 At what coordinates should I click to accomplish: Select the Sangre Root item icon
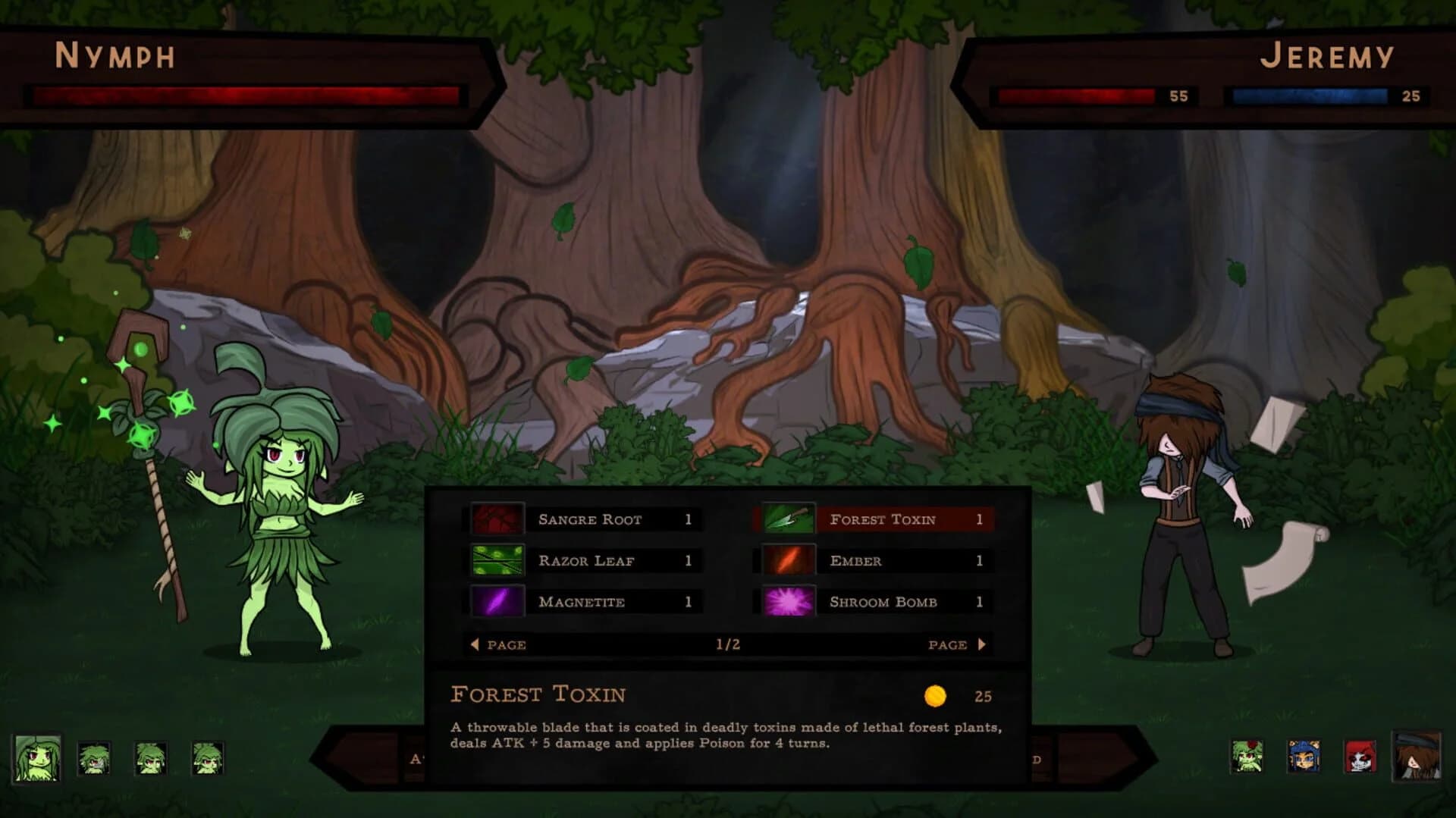[x=496, y=520]
